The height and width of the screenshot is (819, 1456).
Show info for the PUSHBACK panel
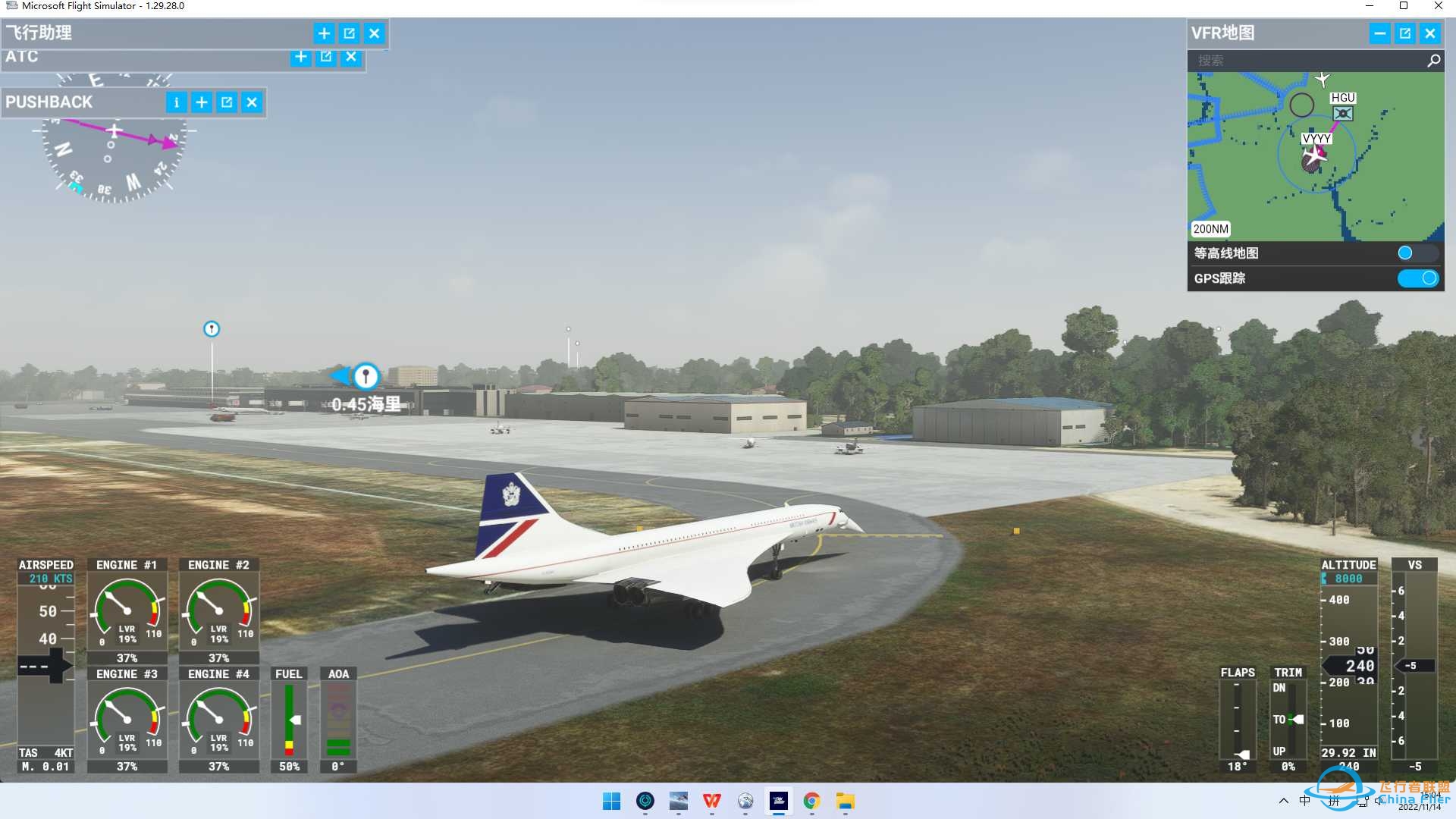pyautogui.click(x=176, y=102)
